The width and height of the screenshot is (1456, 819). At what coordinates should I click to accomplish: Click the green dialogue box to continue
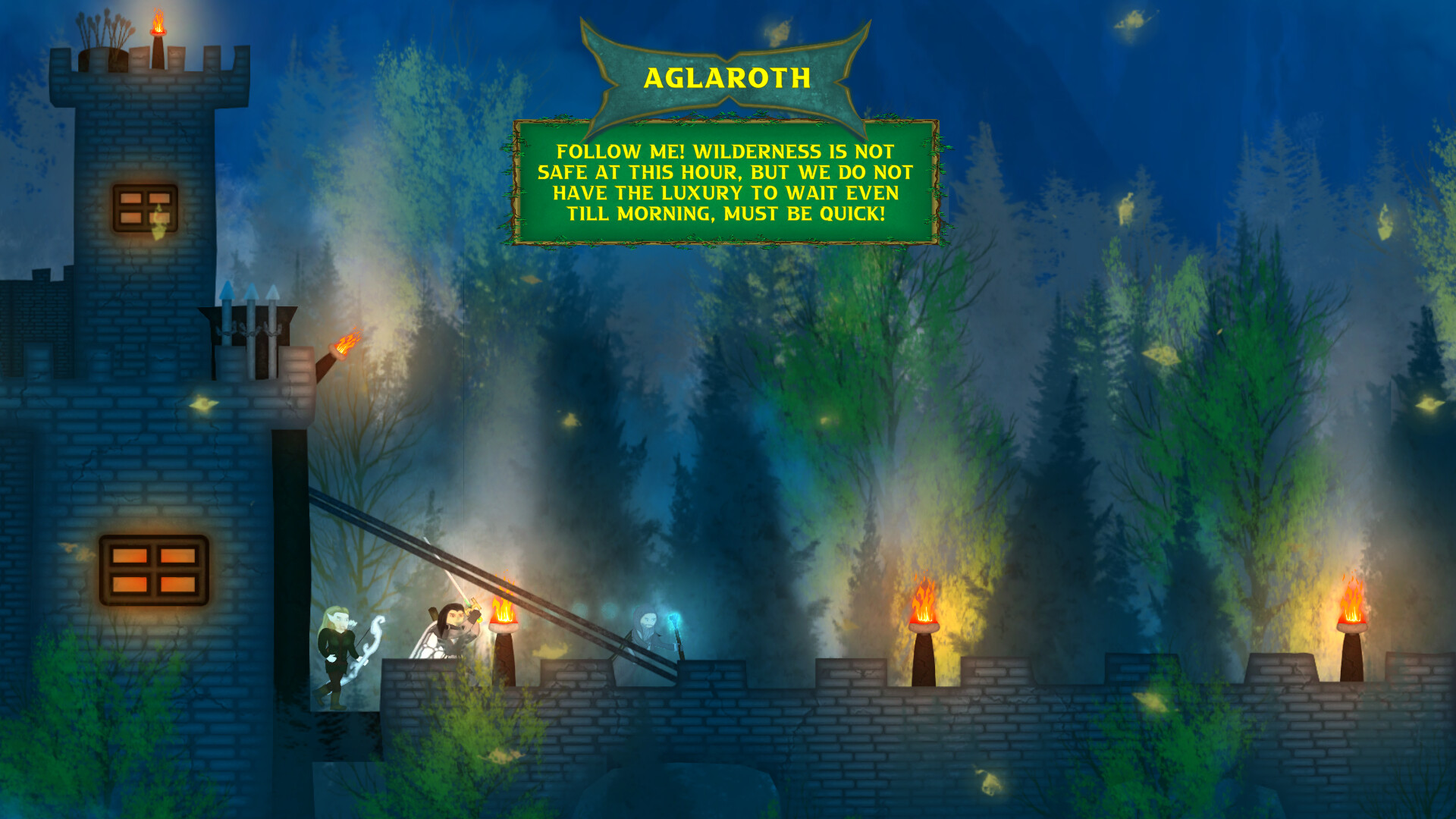tap(726, 182)
